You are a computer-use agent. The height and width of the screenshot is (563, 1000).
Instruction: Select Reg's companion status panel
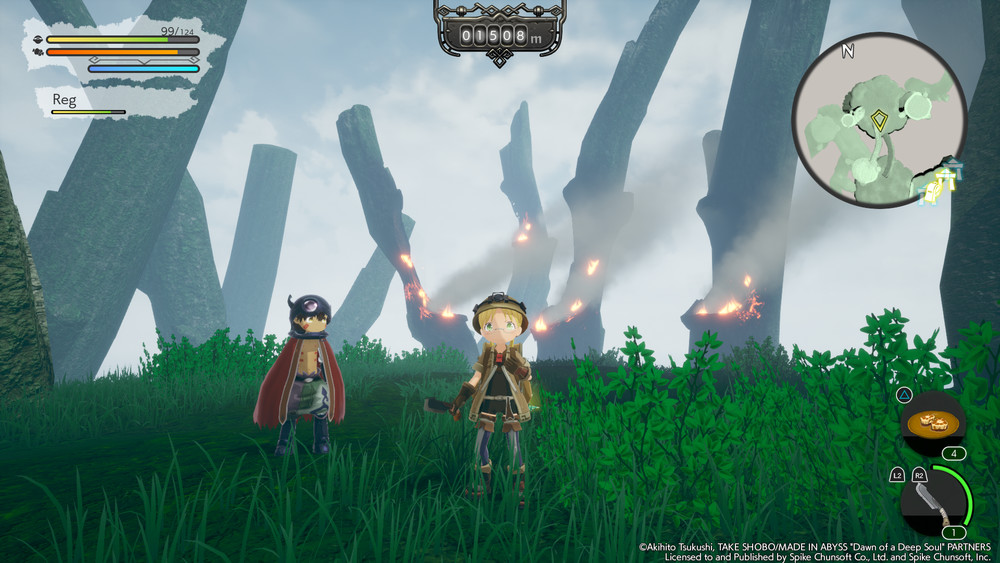coord(112,102)
